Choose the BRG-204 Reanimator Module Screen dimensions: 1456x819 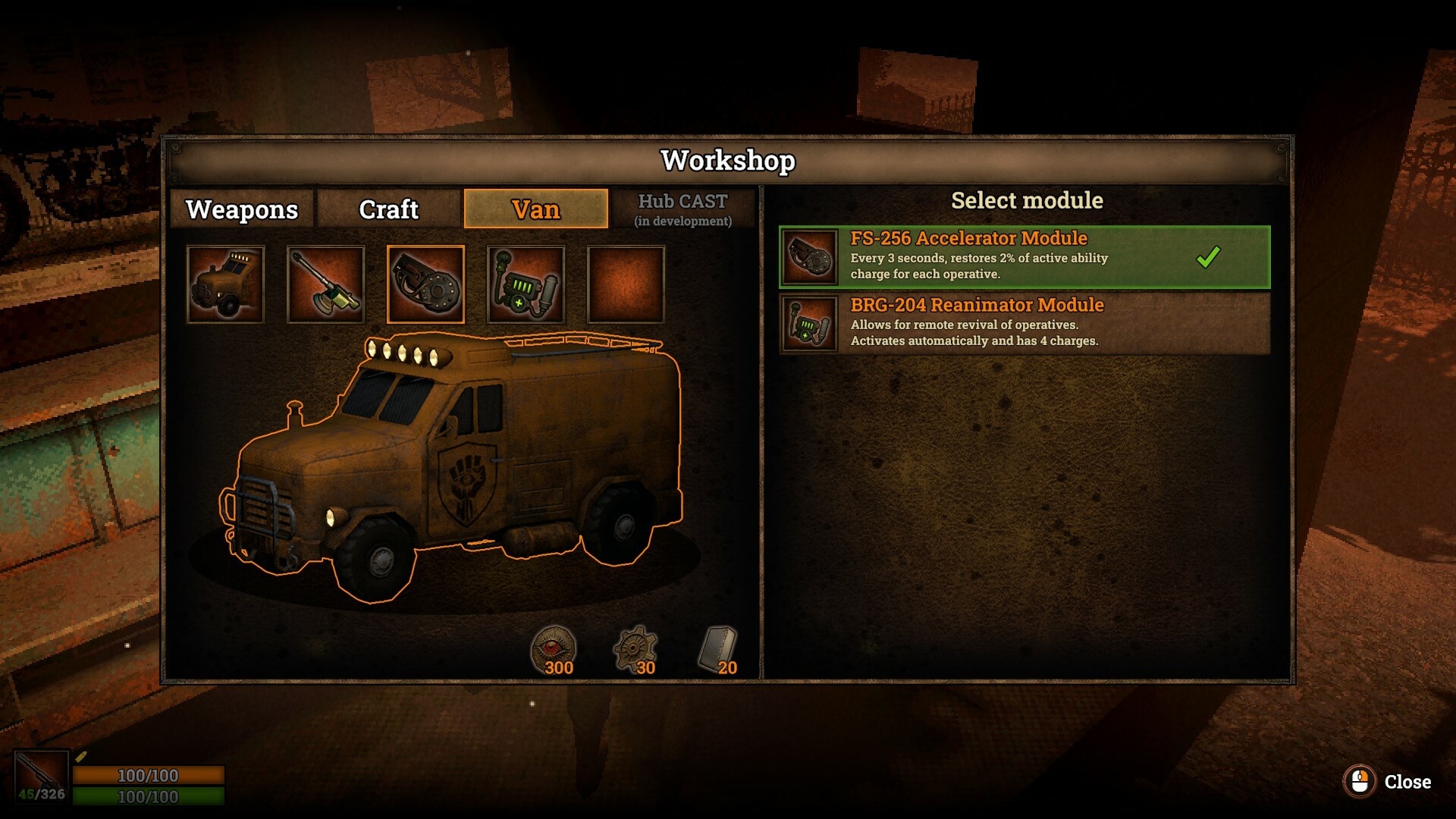[x=1024, y=323]
